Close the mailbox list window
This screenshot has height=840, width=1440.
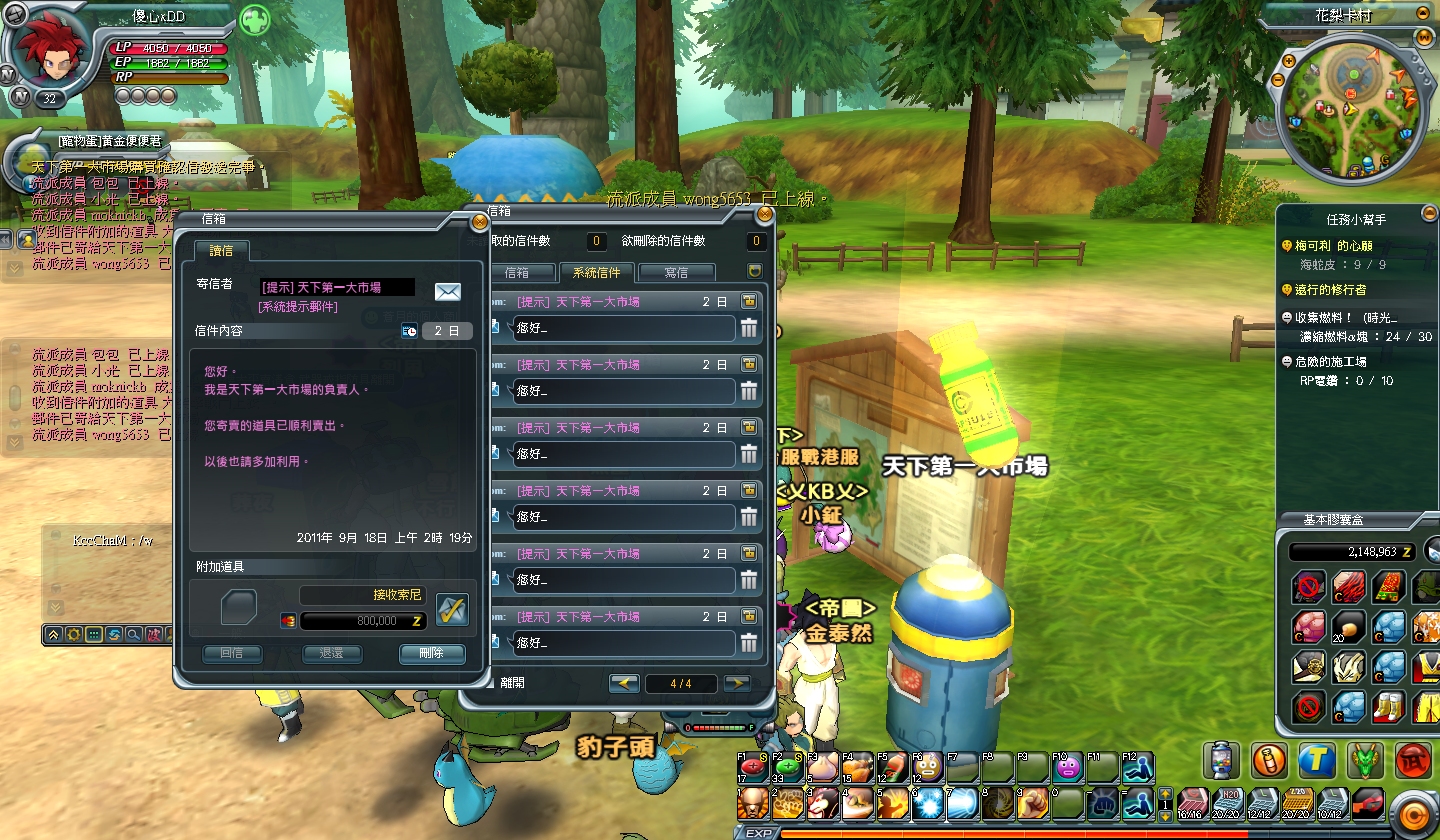point(765,213)
